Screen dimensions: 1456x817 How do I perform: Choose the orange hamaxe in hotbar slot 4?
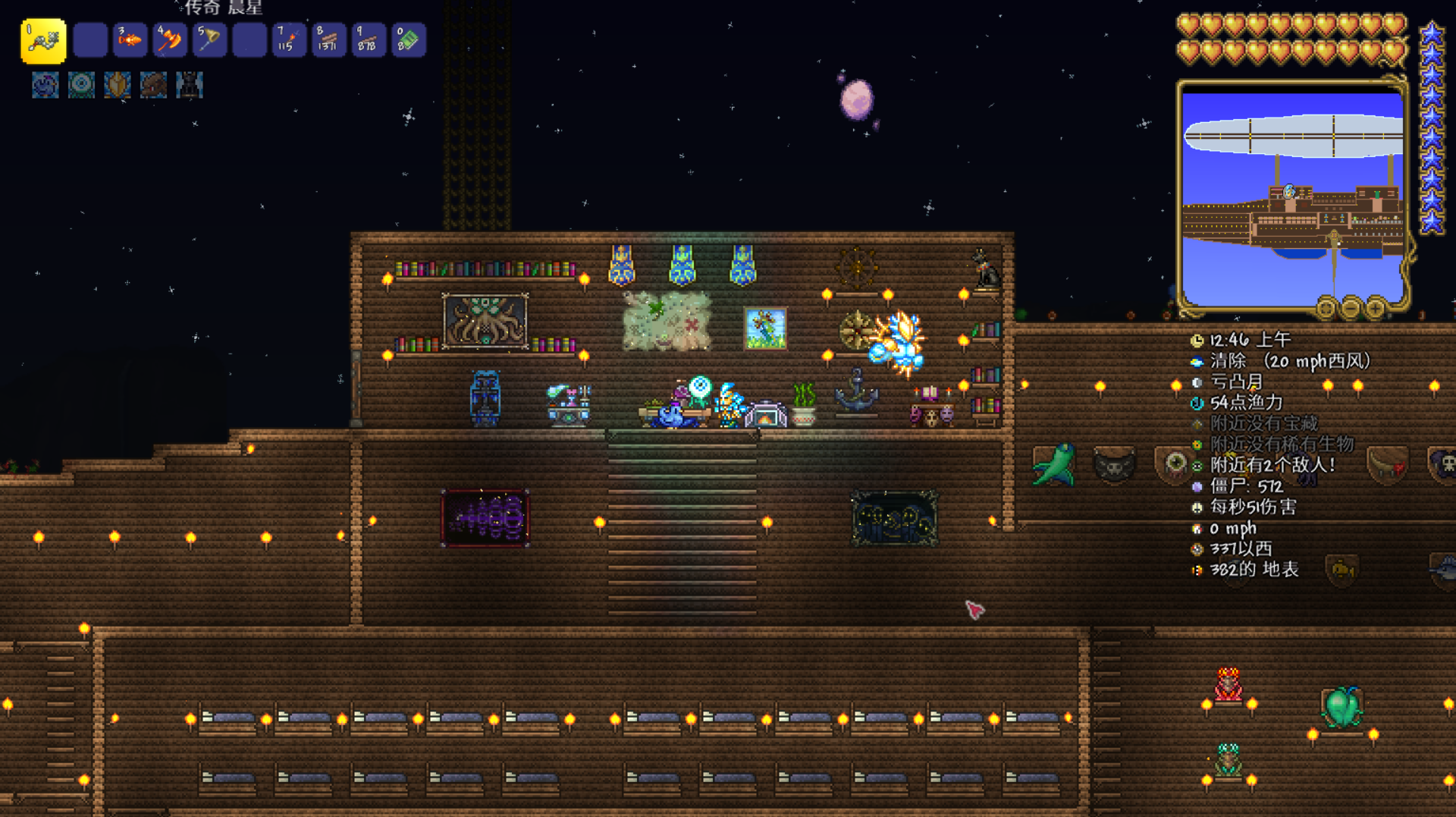(x=169, y=40)
